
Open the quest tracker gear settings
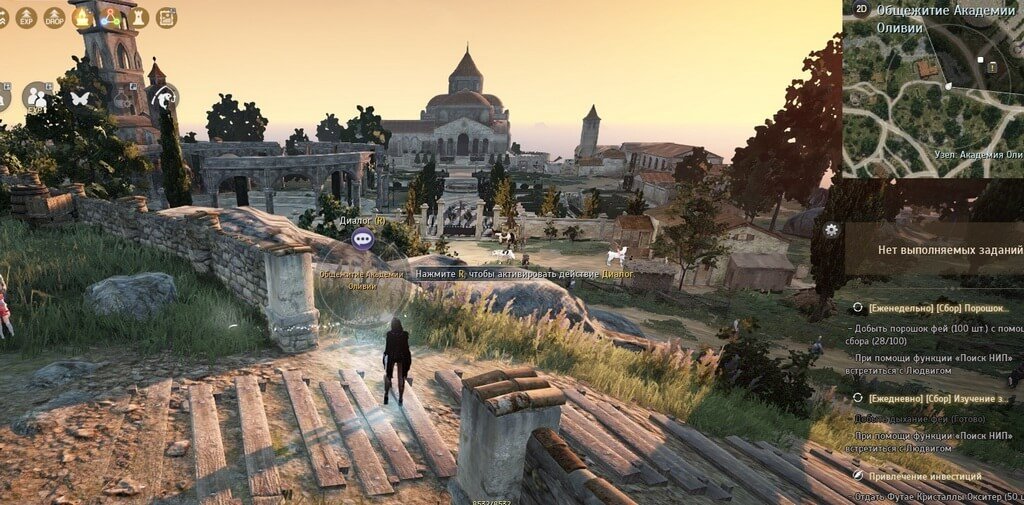830,229
